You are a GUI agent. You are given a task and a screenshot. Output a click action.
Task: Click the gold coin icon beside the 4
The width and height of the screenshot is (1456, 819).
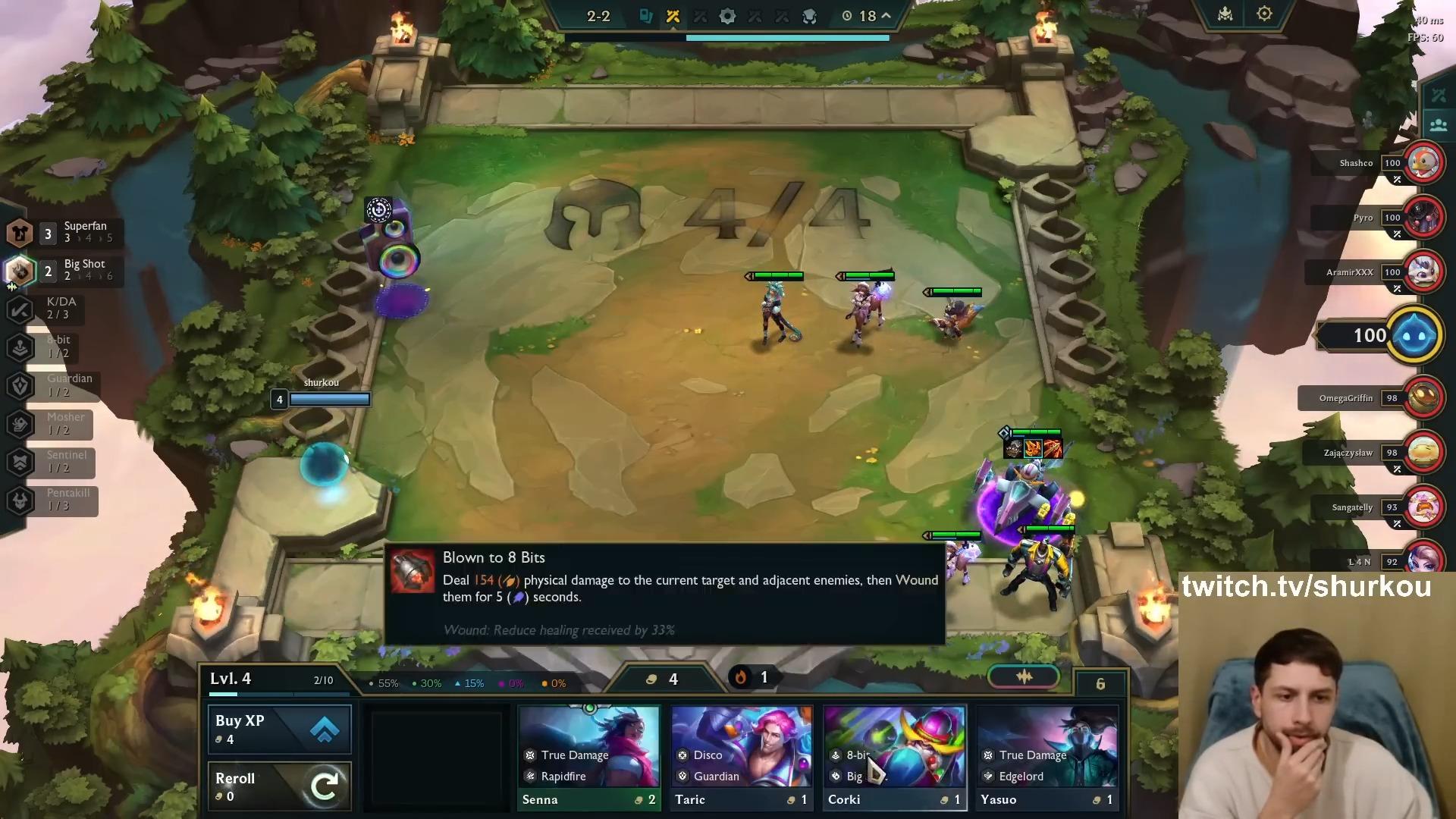point(652,679)
